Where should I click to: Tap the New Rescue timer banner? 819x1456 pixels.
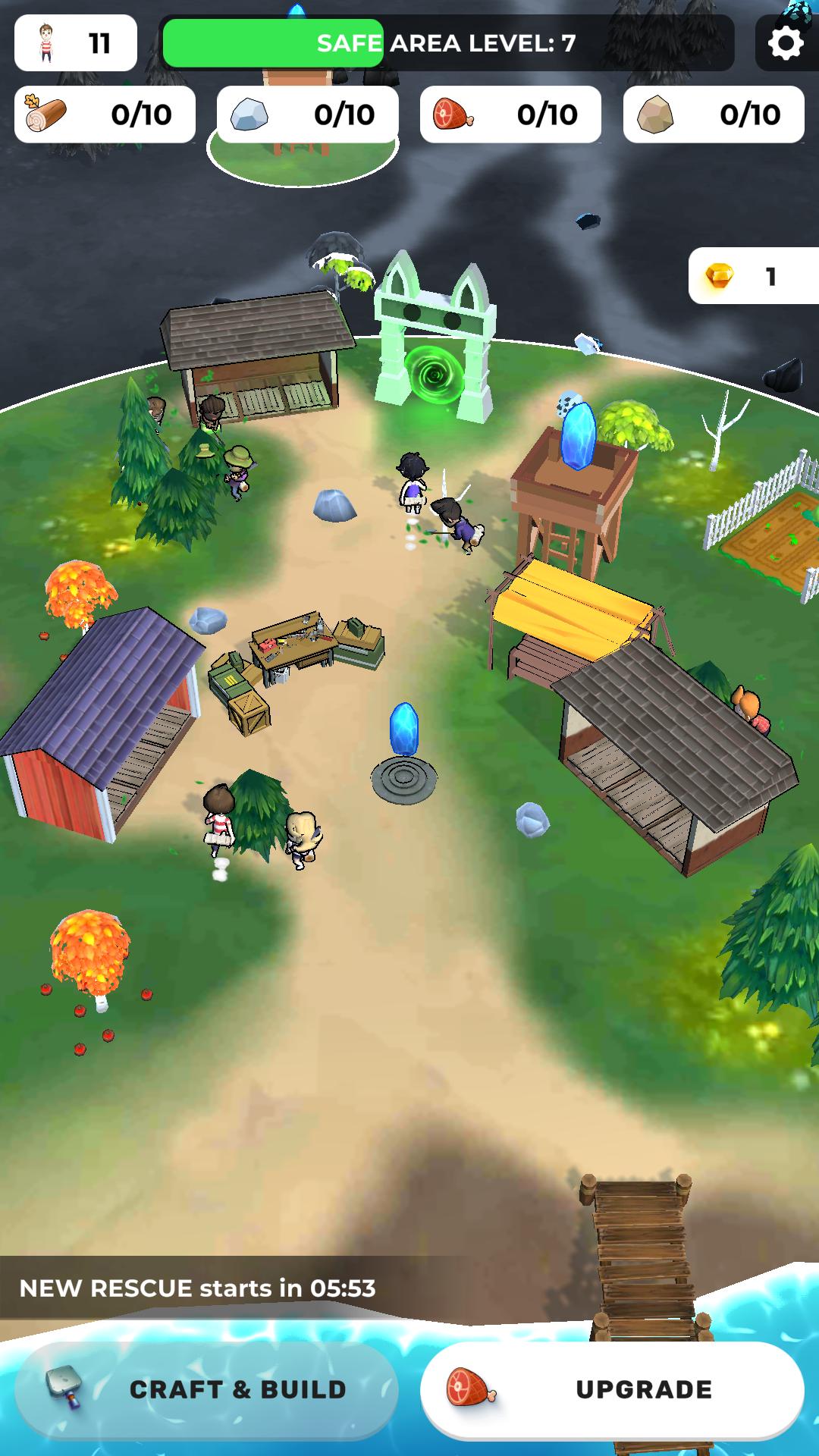pyautogui.click(x=199, y=1288)
